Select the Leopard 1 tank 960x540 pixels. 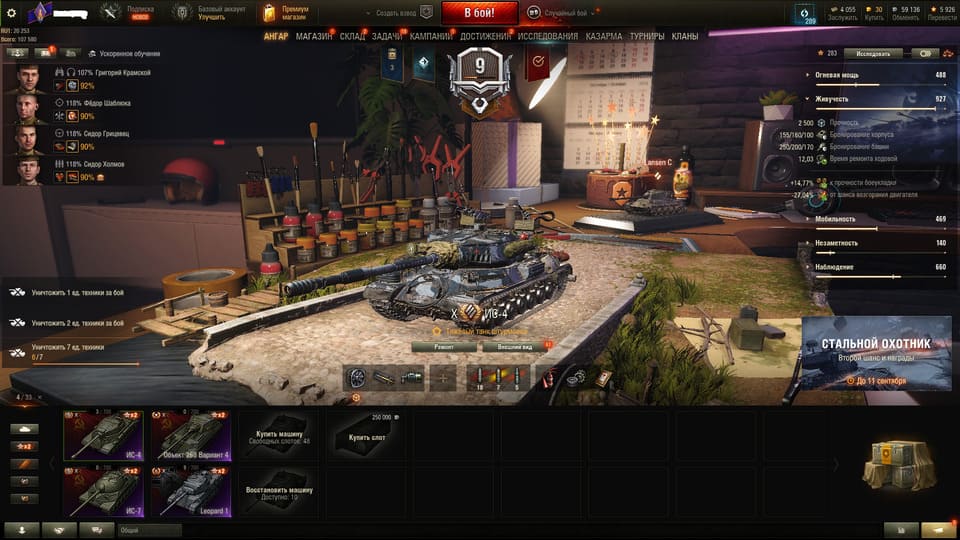click(191, 491)
